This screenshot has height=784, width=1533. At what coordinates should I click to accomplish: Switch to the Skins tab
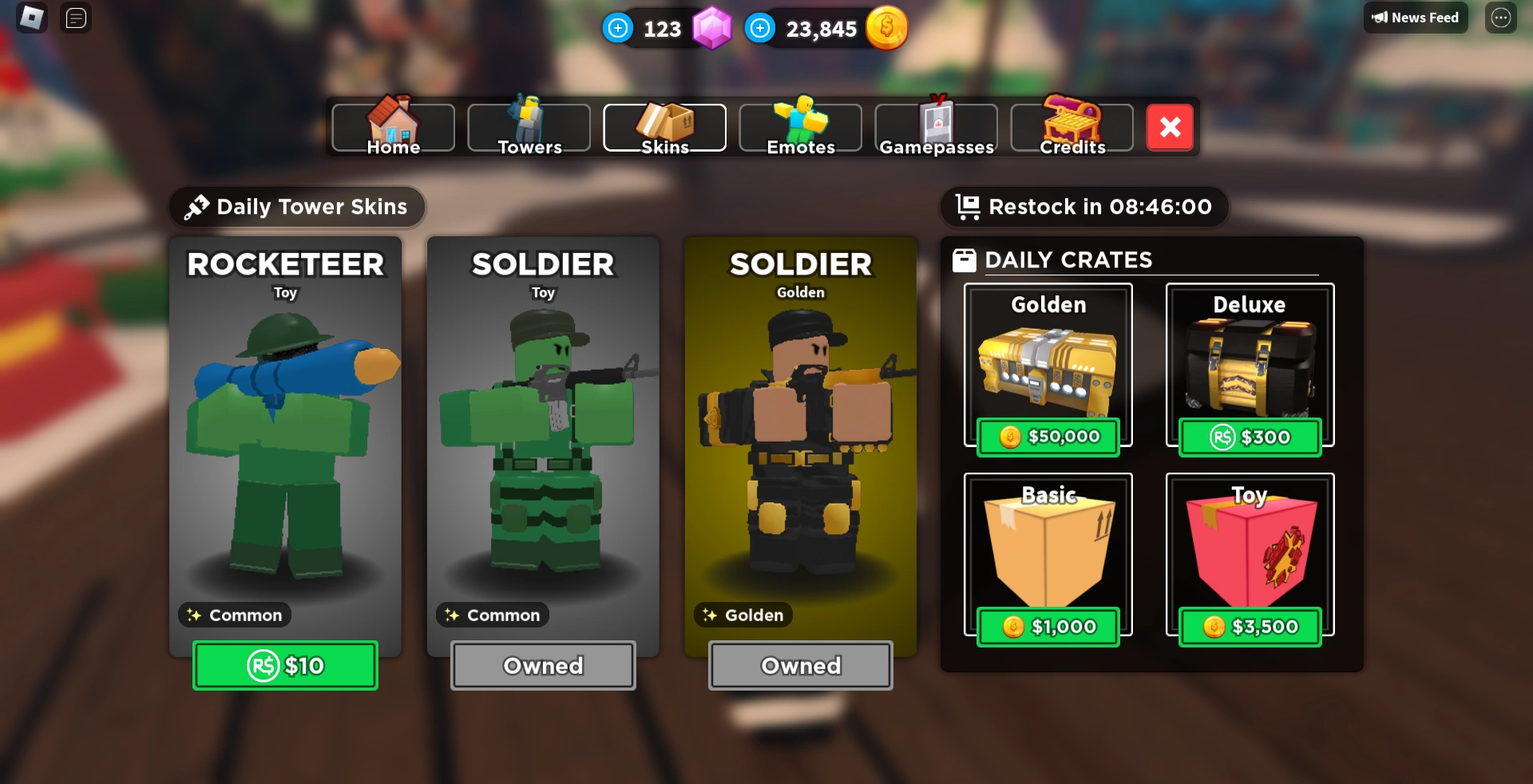point(664,128)
